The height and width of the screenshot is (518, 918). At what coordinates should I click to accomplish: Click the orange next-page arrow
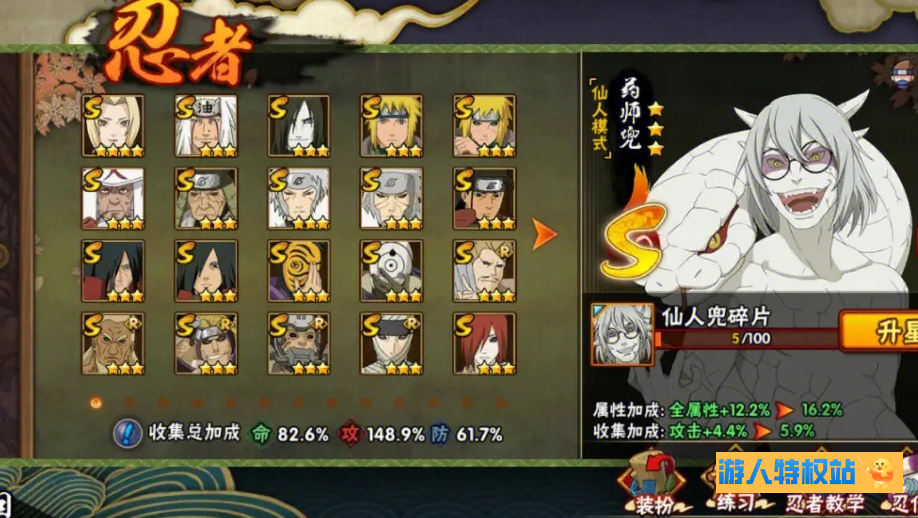(x=544, y=235)
